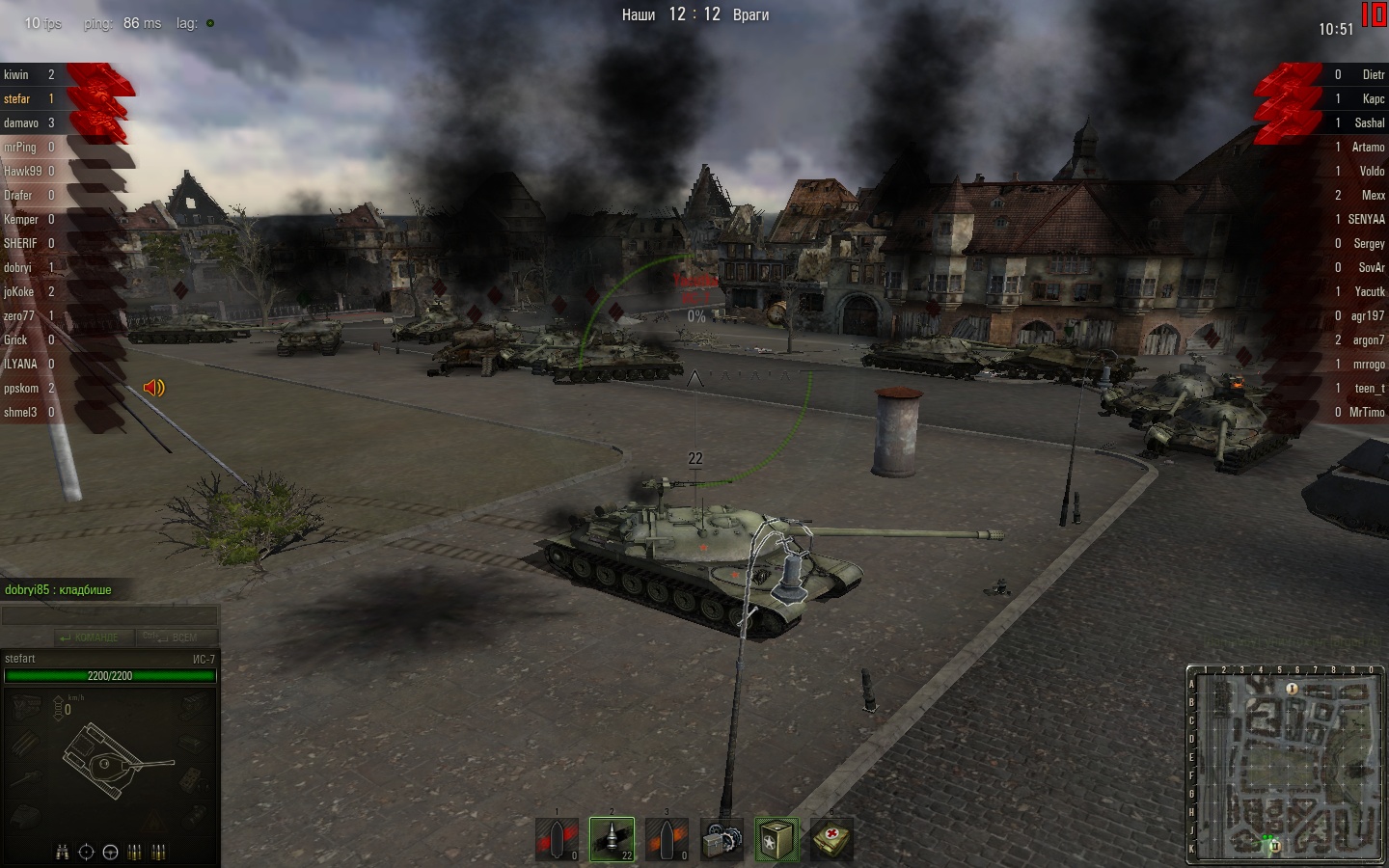This screenshot has height=868, width=1389.
Task: Click the crosshair gunner icon in damage panel
Action: [87, 852]
